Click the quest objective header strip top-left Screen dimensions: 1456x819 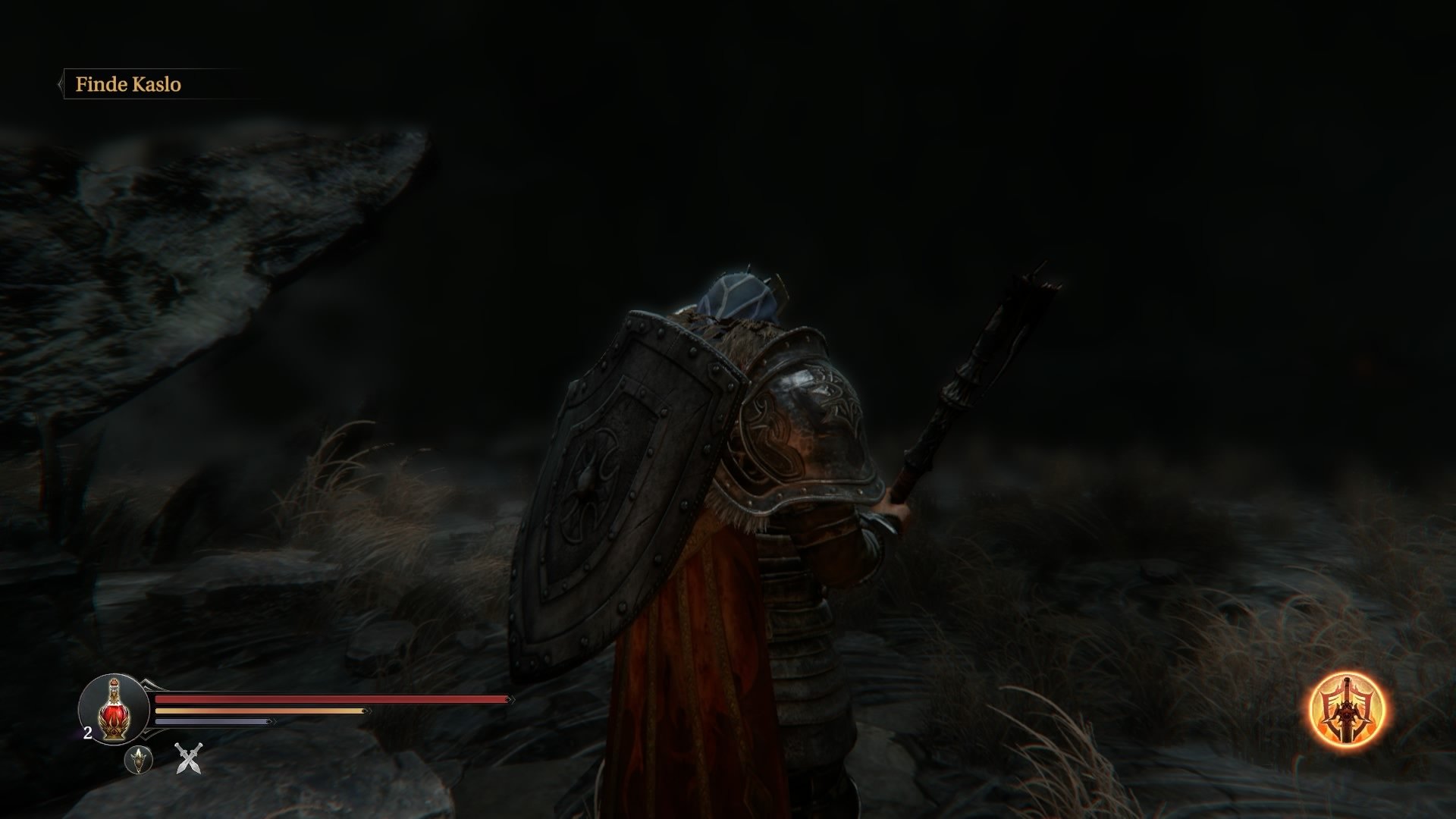tap(152, 85)
